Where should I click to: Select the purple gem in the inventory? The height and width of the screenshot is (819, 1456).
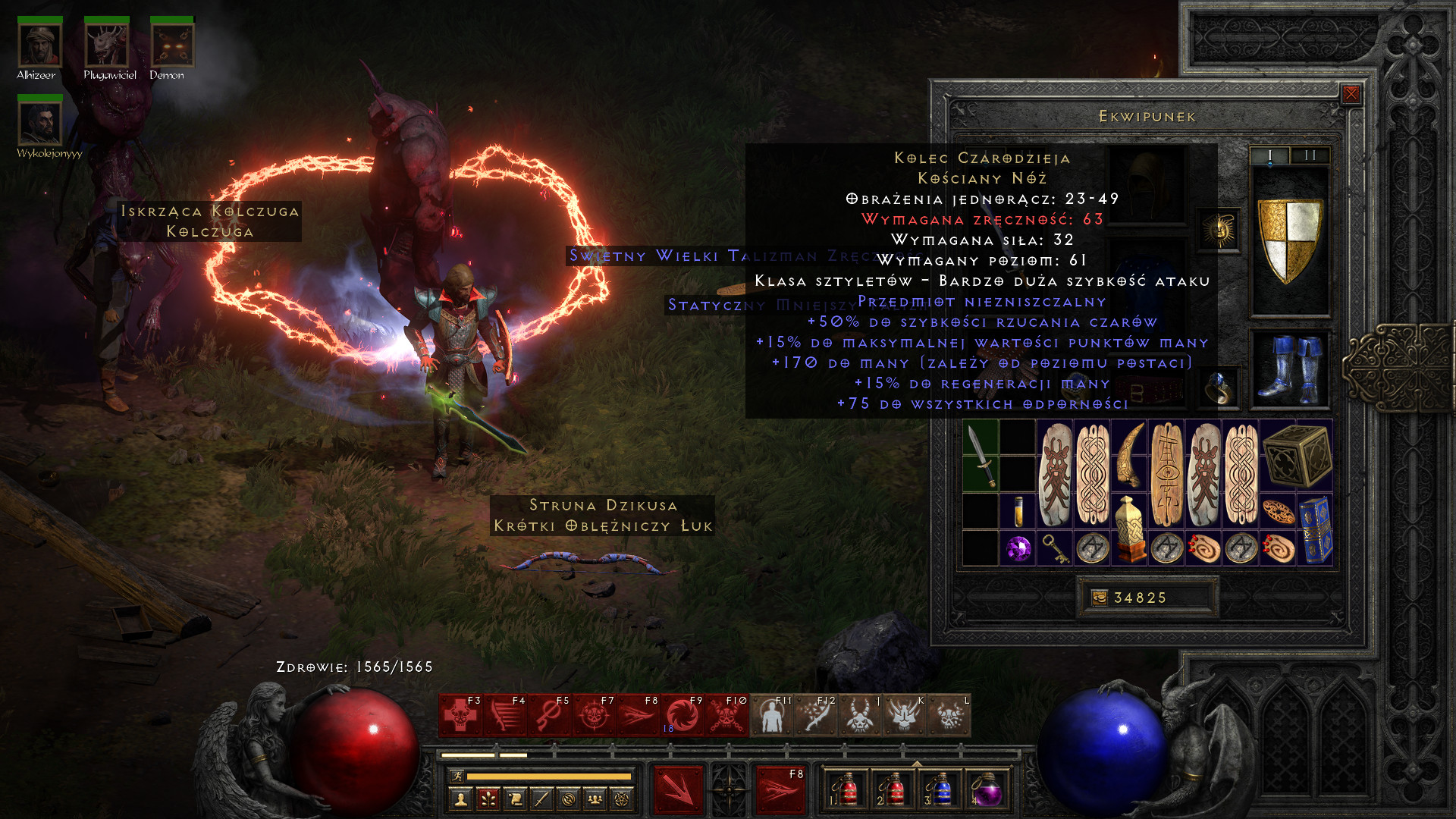(1018, 548)
